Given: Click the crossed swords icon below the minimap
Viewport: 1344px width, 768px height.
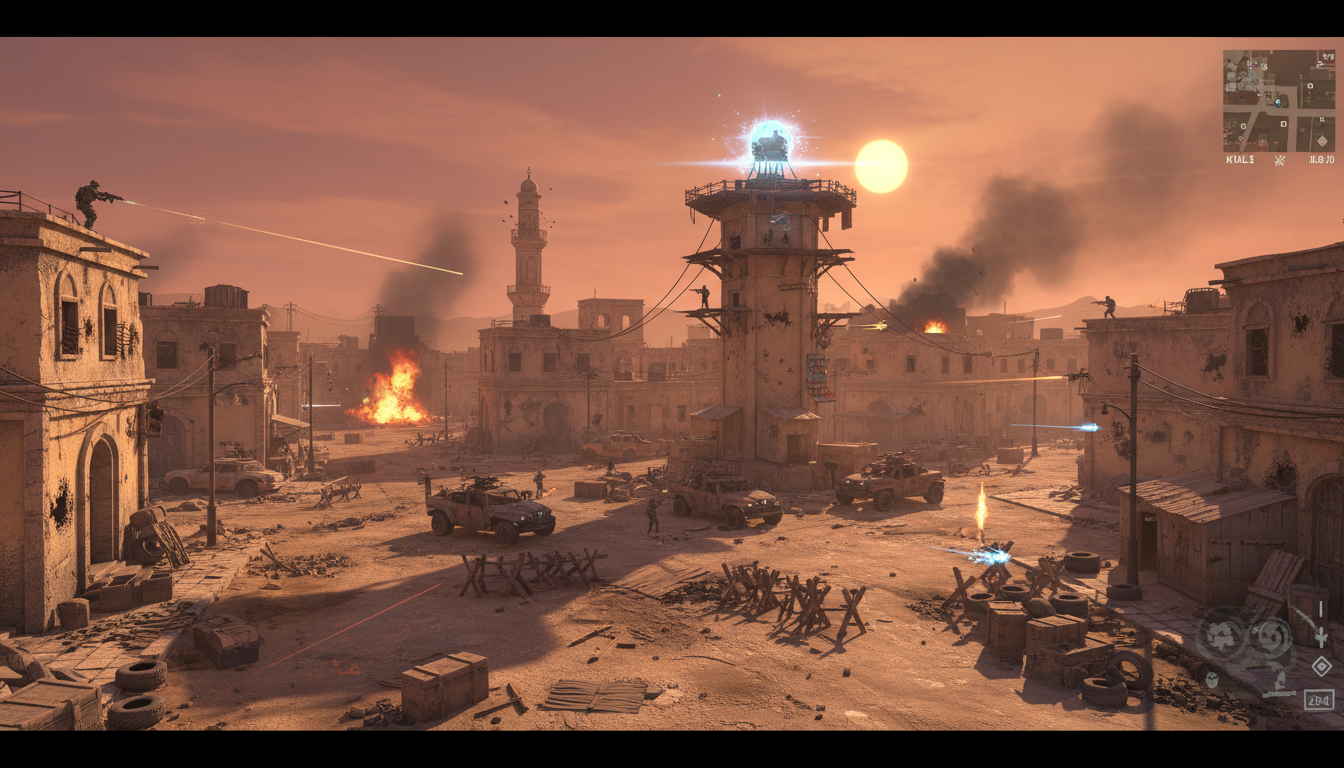Looking at the screenshot, I should tap(1279, 160).
